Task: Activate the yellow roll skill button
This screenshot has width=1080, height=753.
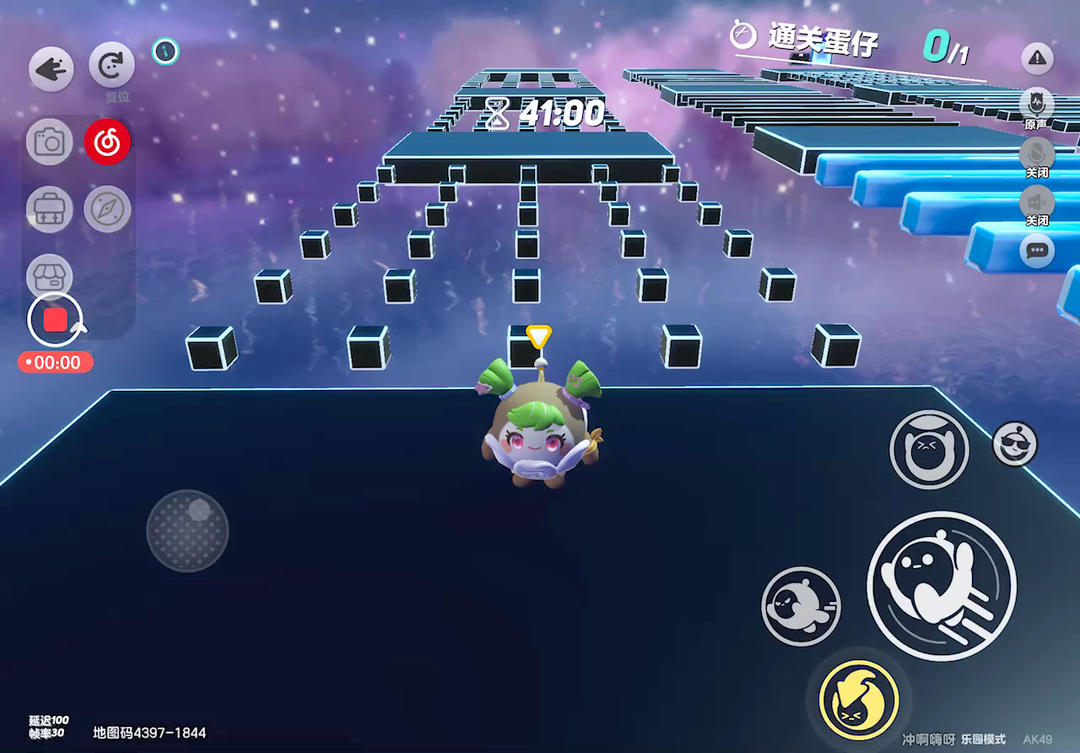Action: (858, 696)
